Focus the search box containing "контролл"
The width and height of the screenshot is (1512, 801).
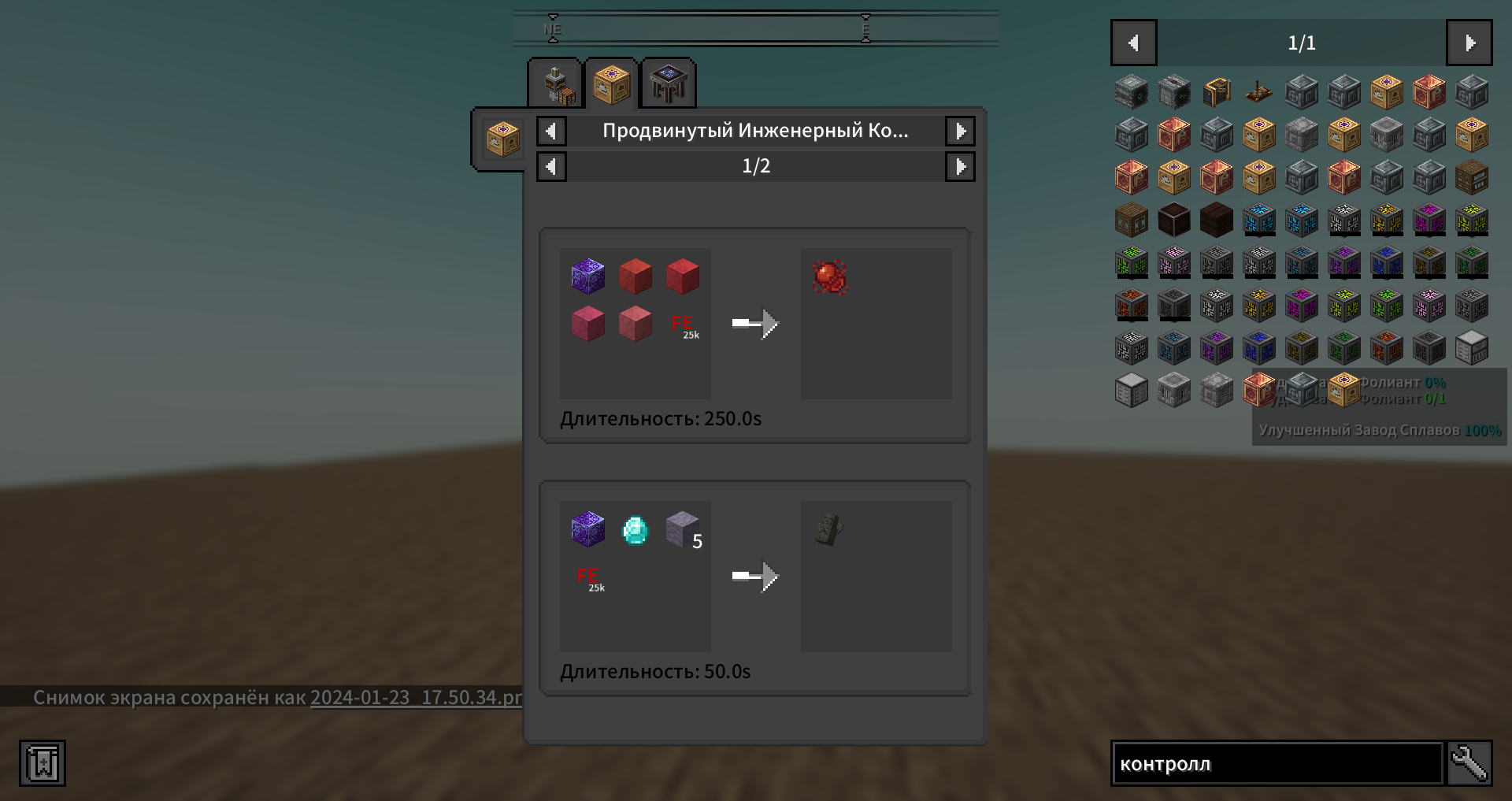pos(1276,763)
